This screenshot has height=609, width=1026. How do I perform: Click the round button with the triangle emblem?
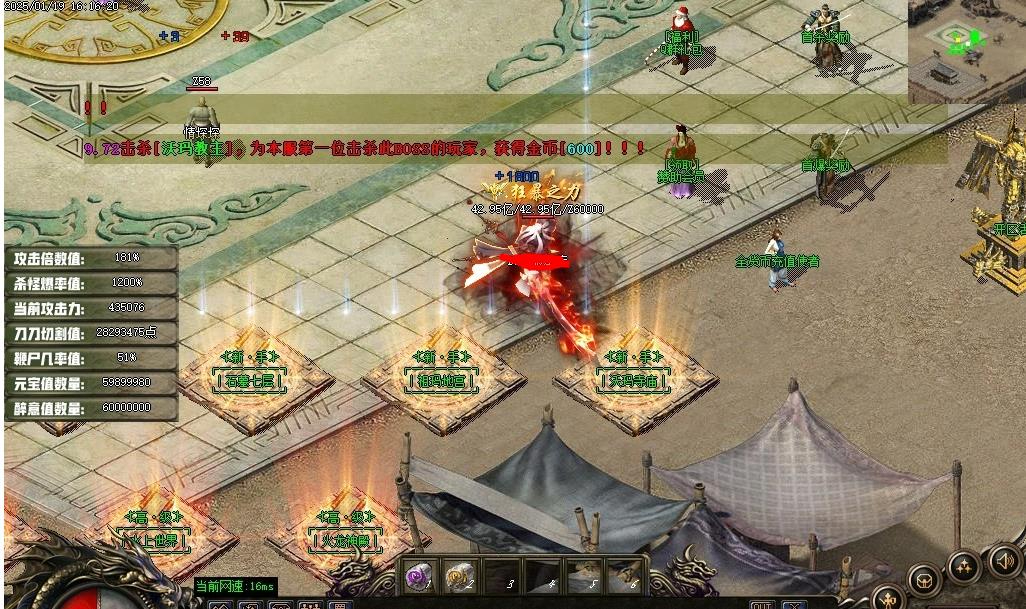(965, 568)
